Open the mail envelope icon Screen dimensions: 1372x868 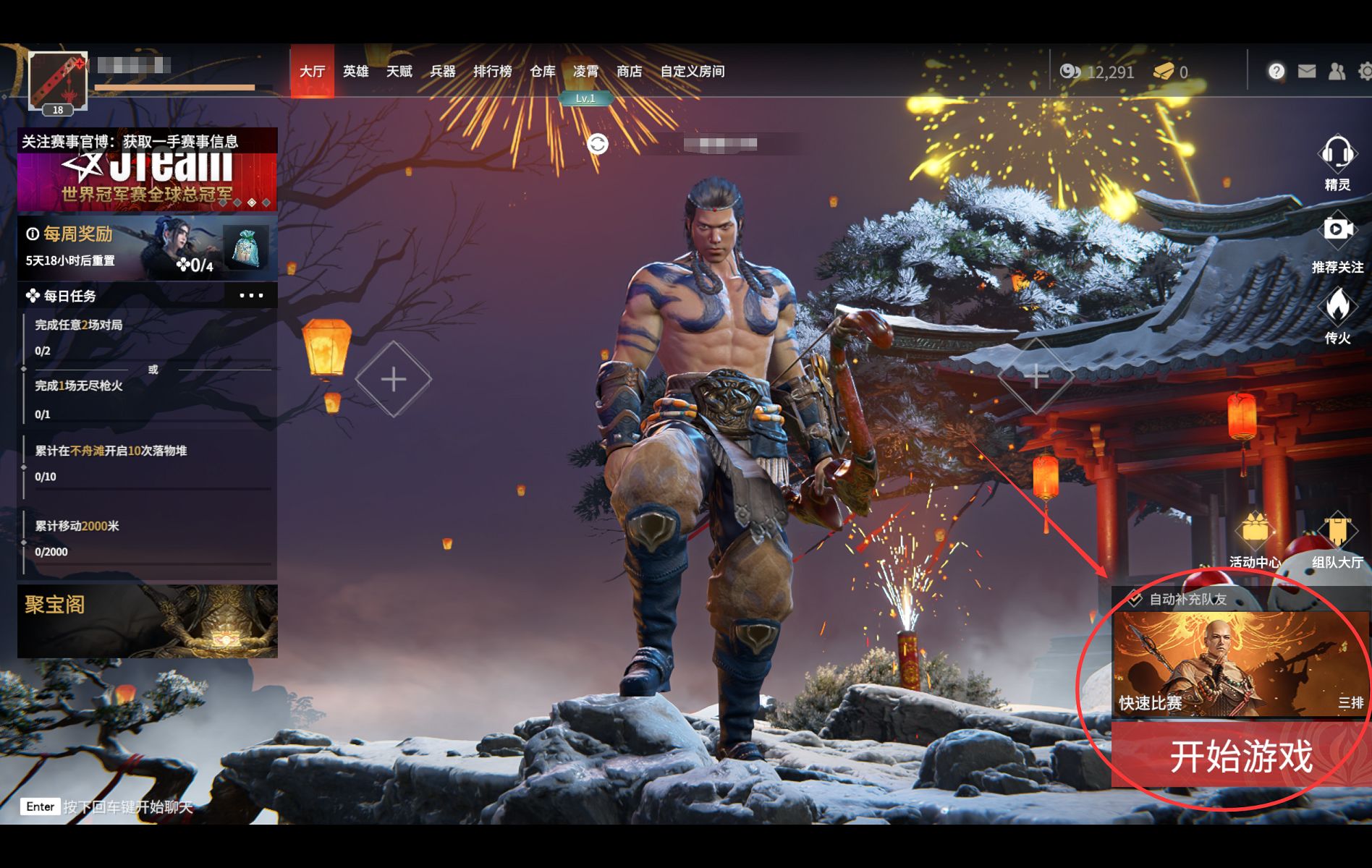[x=1306, y=71]
